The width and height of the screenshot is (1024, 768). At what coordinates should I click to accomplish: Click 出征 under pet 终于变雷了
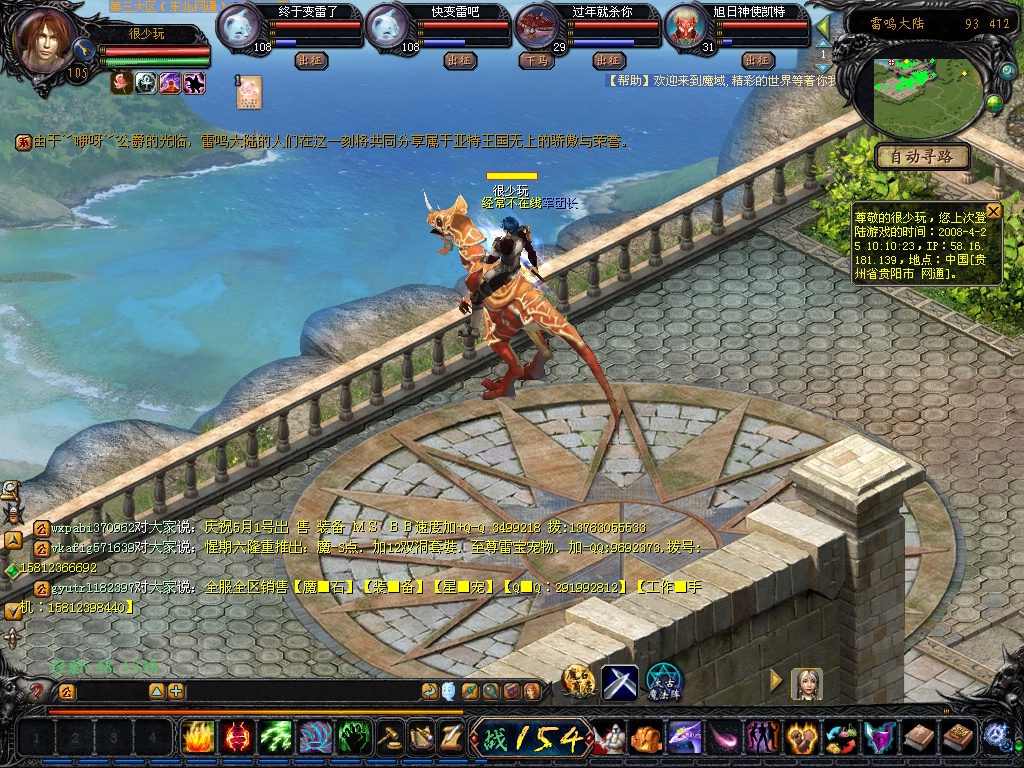[x=311, y=60]
